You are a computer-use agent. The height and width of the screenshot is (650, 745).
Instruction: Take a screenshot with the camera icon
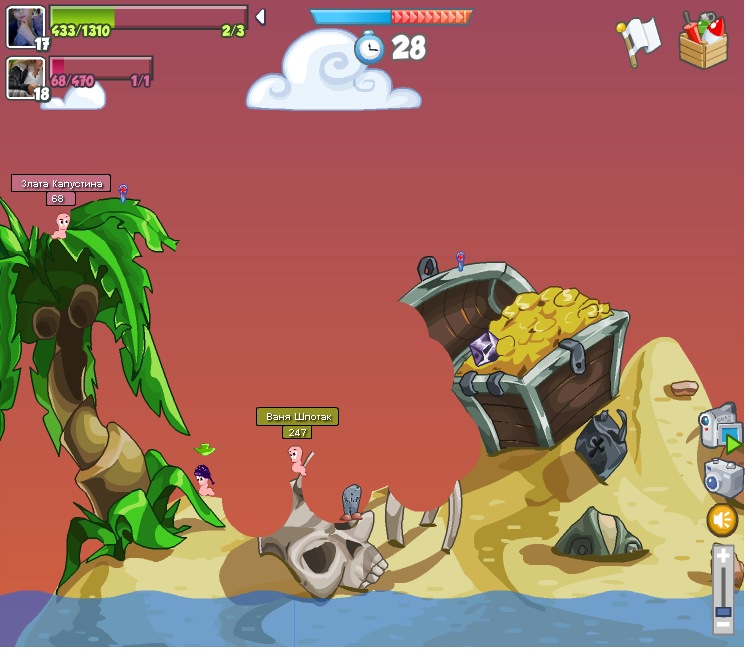pyautogui.click(x=722, y=477)
